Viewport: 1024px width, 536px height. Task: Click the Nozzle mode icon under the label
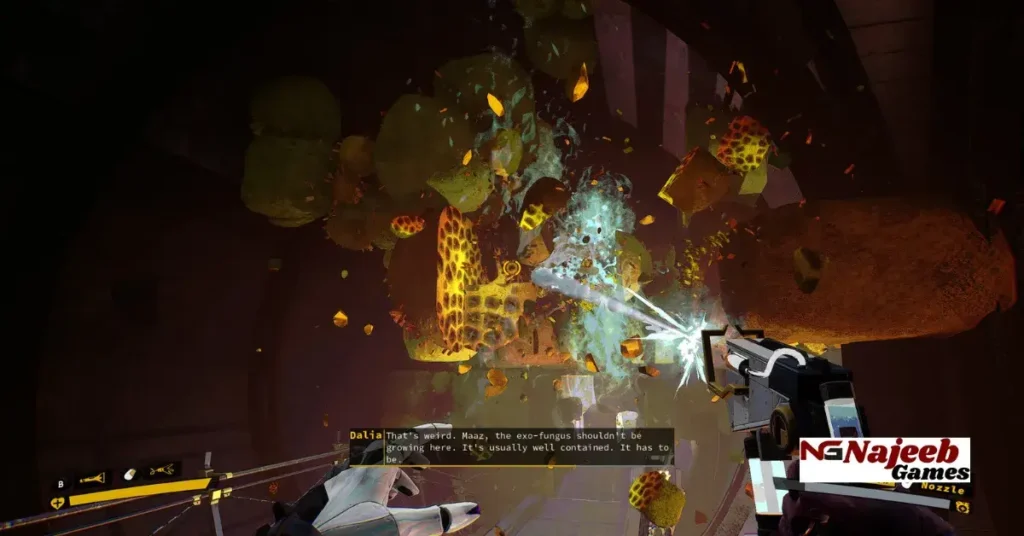point(962,507)
